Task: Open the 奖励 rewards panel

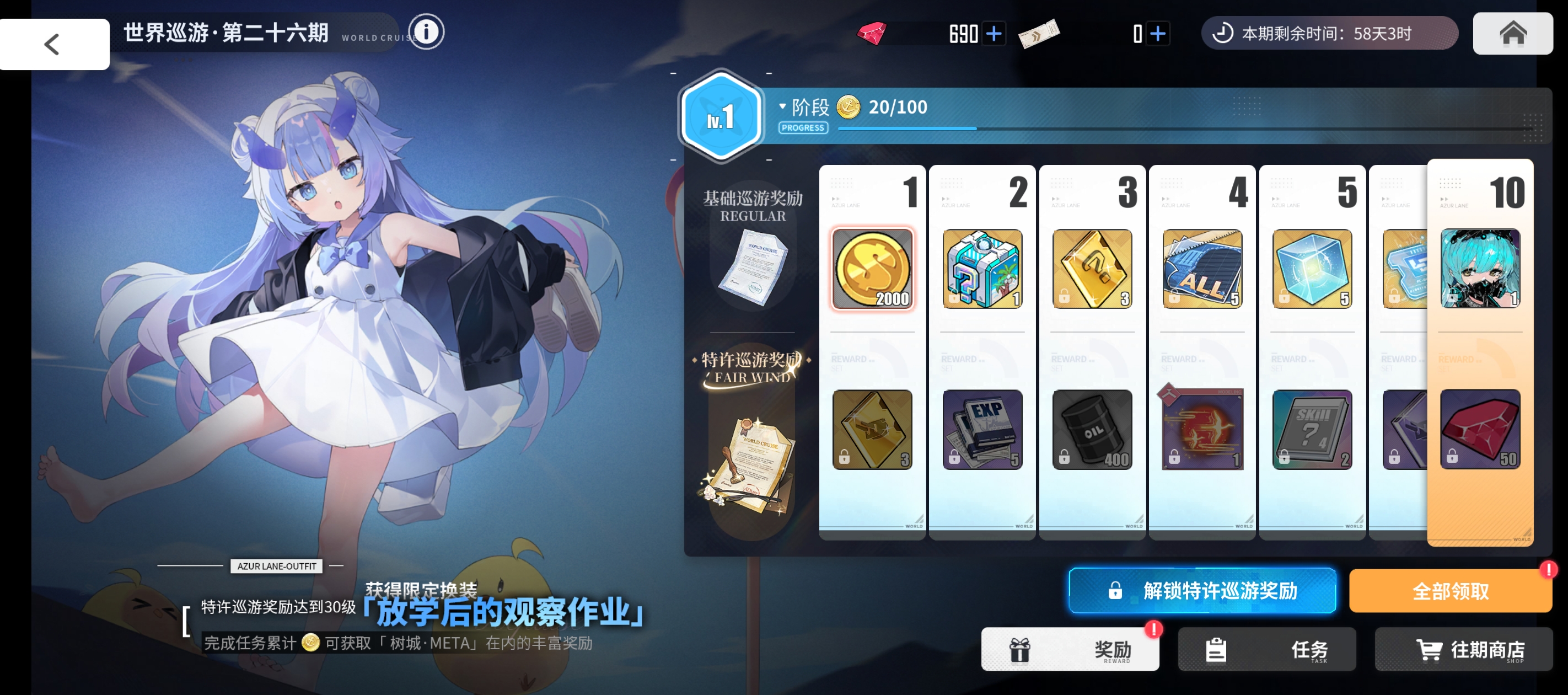Action: (1070, 649)
